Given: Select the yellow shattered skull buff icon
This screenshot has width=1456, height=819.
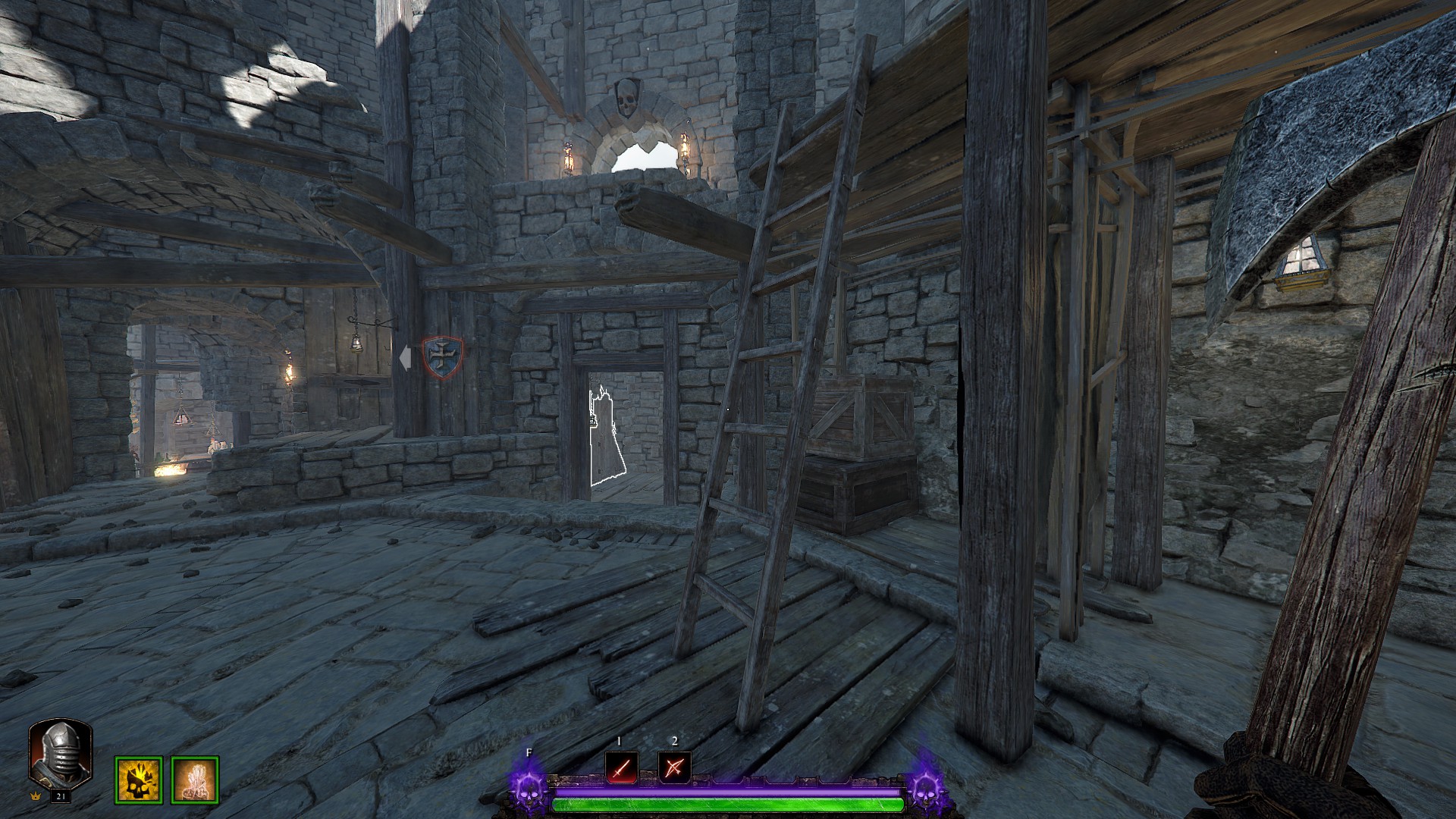Looking at the screenshot, I should pyautogui.click(x=138, y=780).
